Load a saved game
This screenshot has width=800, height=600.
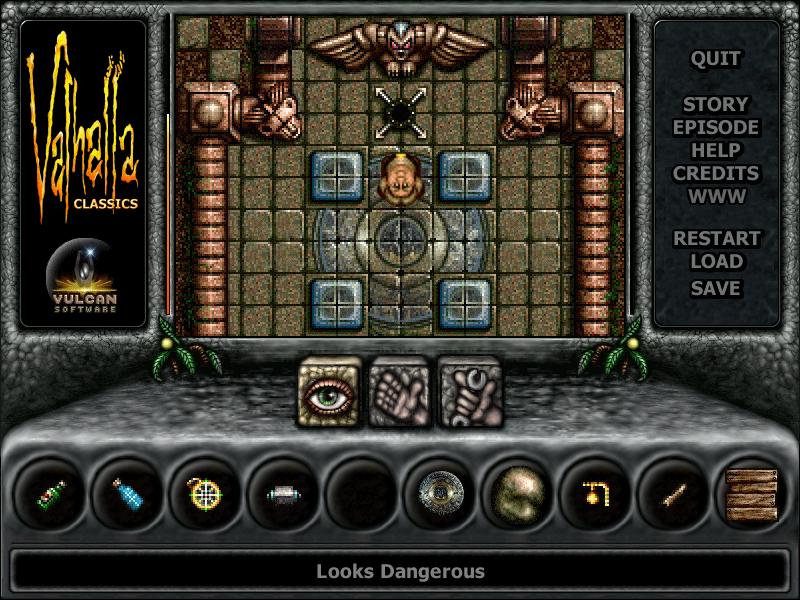coord(715,262)
